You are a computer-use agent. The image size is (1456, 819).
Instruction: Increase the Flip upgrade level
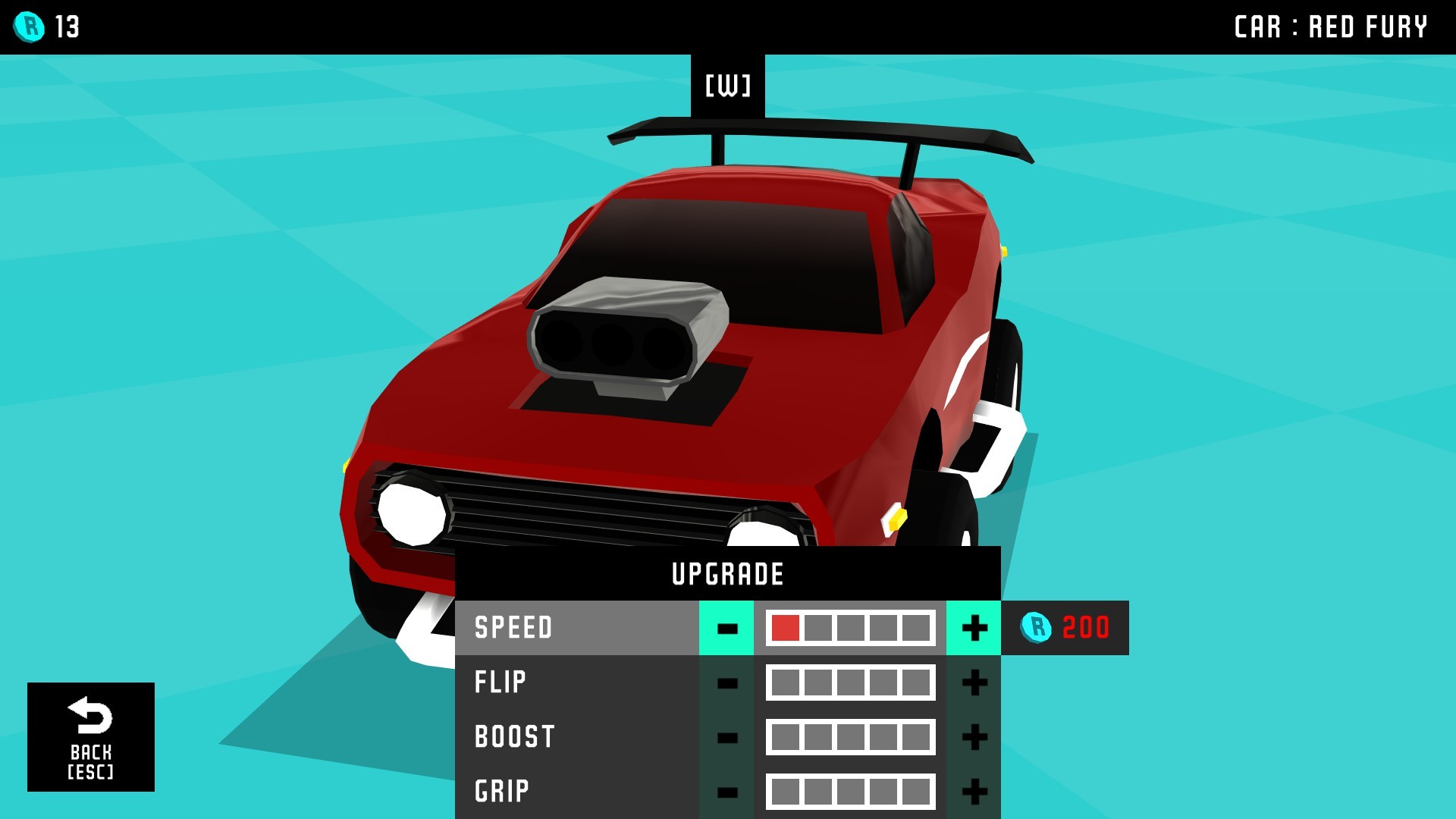click(x=974, y=682)
